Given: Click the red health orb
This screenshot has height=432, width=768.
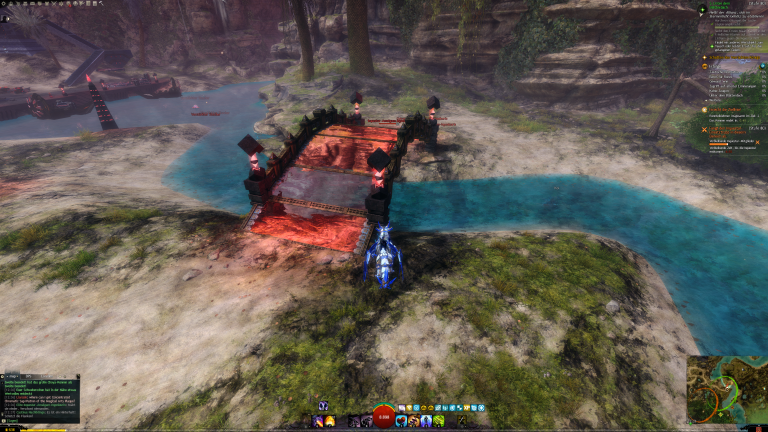Looking at the screenshot, I should point(383,417).
